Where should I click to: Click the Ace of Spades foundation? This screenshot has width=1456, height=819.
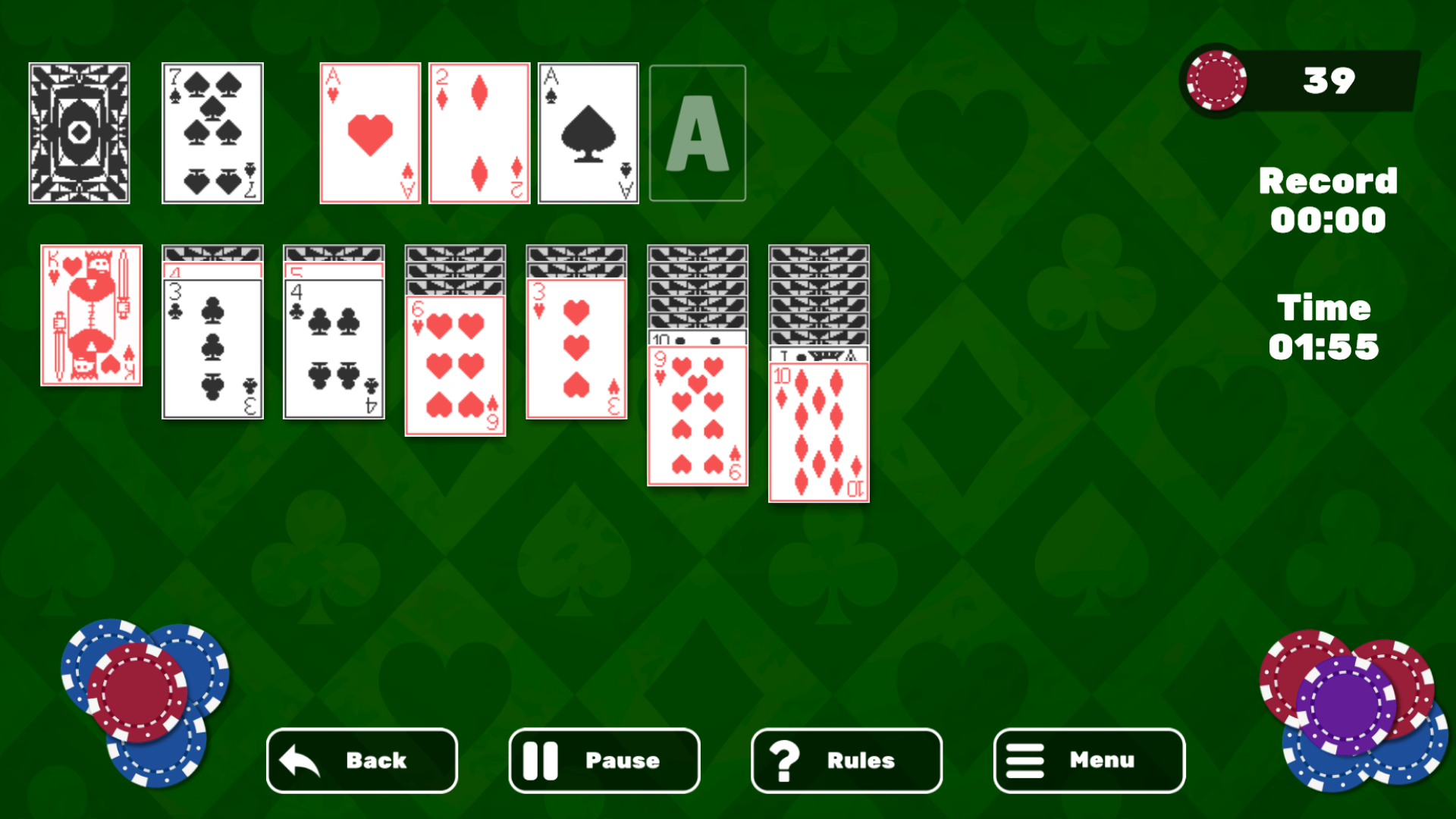click(588, 133)
